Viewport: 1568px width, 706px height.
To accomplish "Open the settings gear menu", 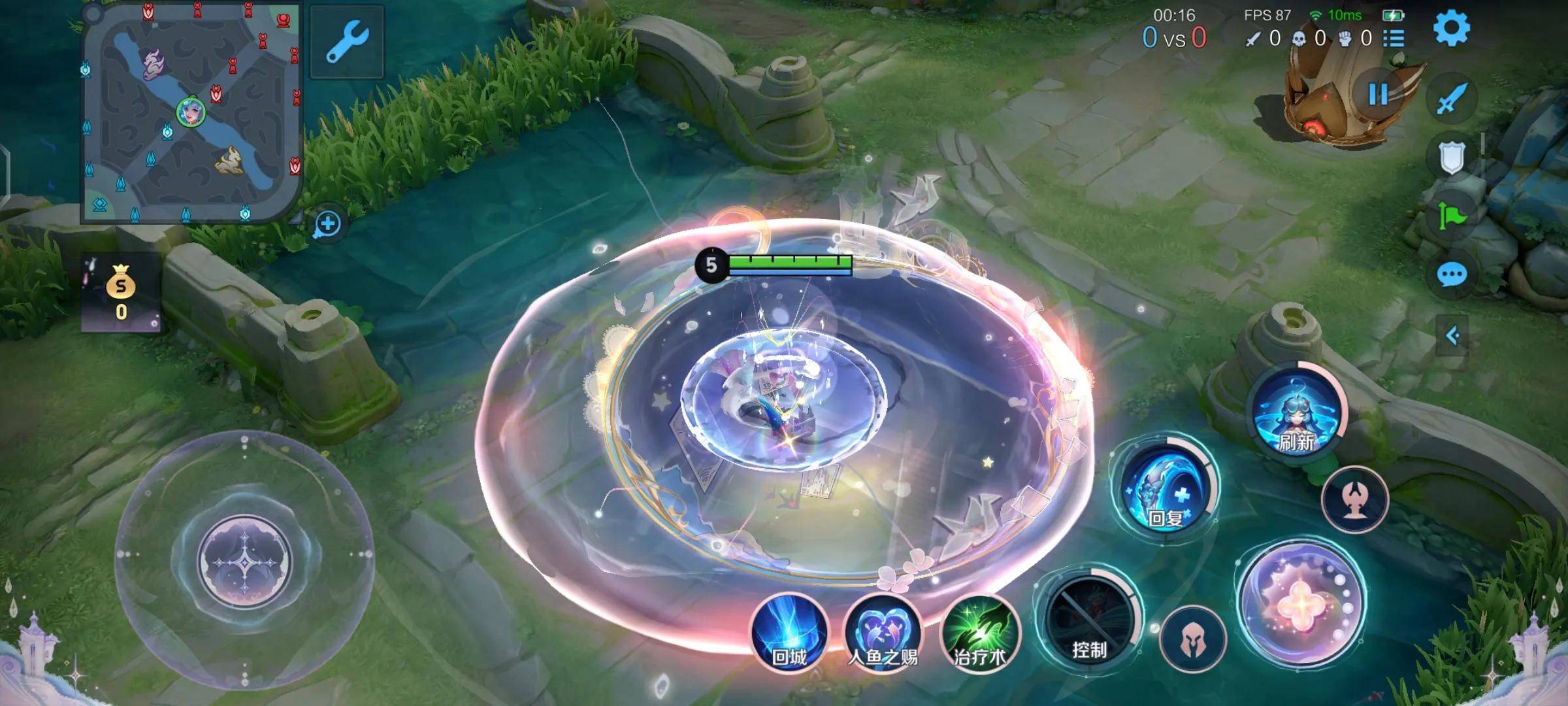I will pyautogui.click(x=1451, y=27).
